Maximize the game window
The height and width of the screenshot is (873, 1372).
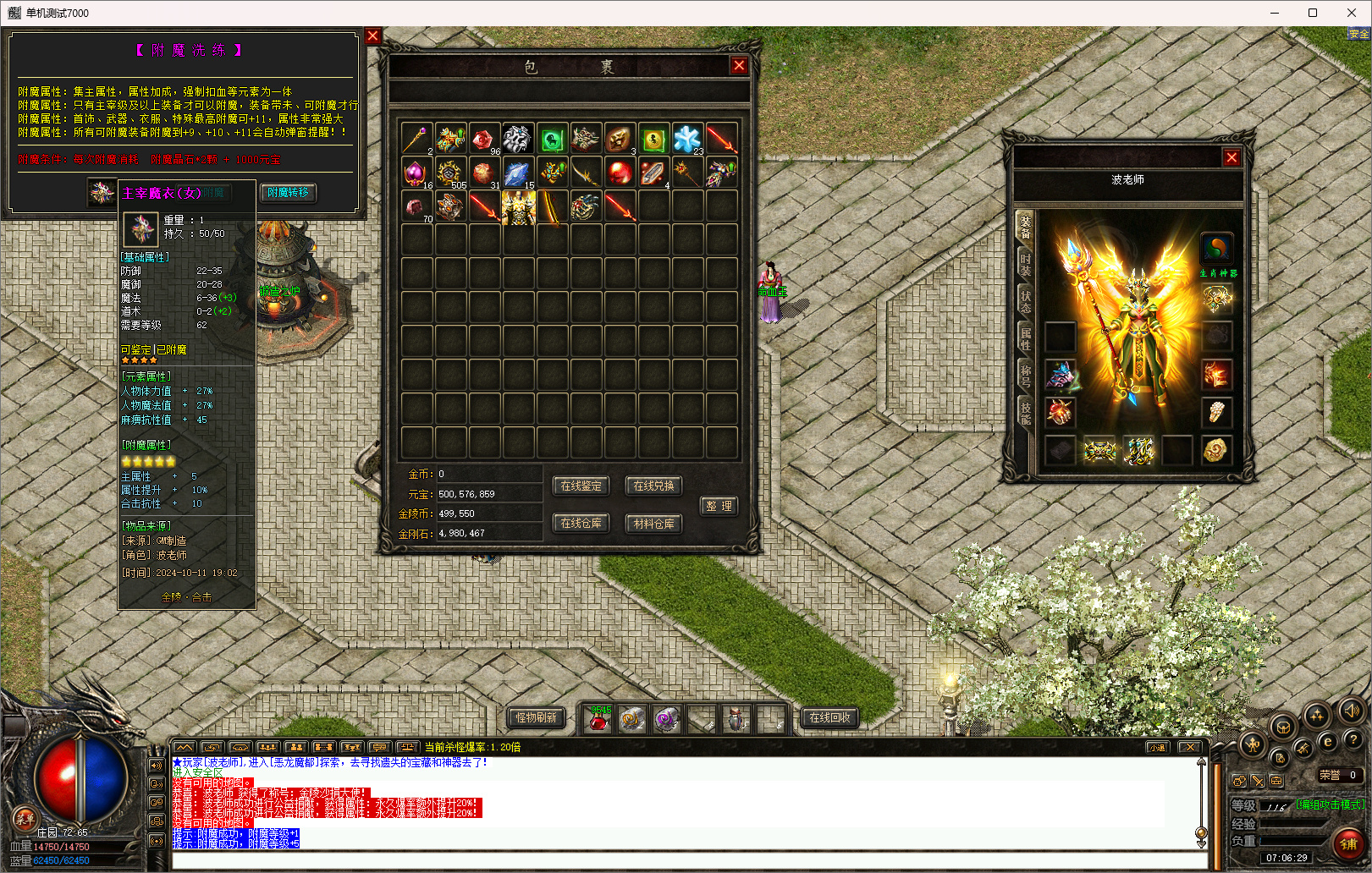coord(1312,13)
